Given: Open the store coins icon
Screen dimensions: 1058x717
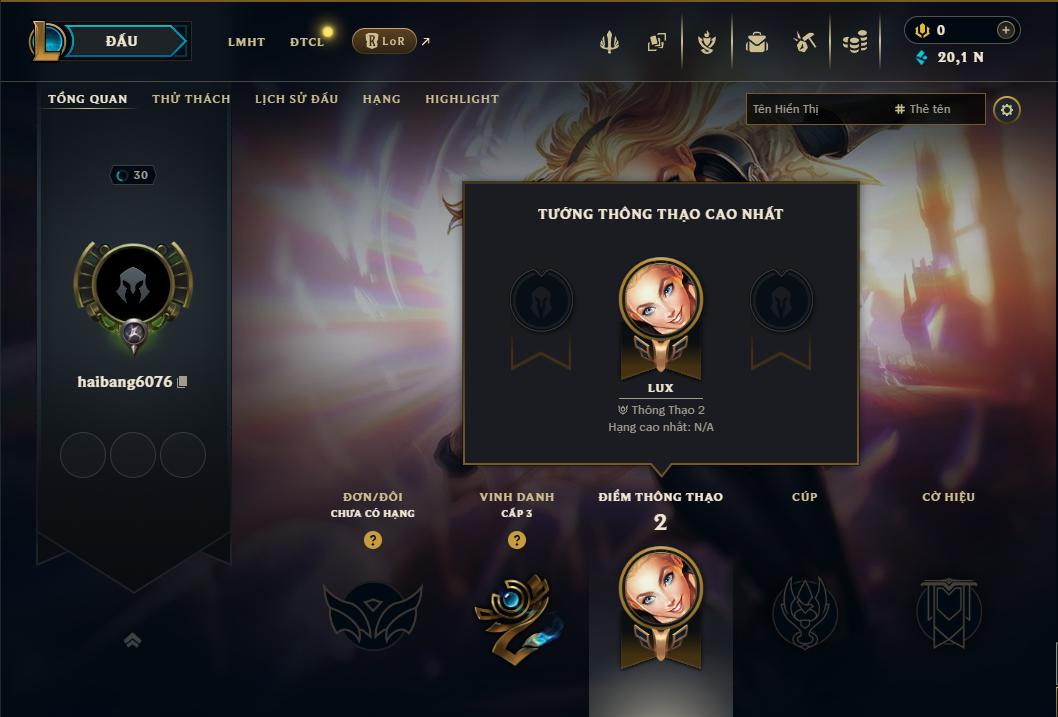Looking at the screenshot, I should (x=854, y=42).
